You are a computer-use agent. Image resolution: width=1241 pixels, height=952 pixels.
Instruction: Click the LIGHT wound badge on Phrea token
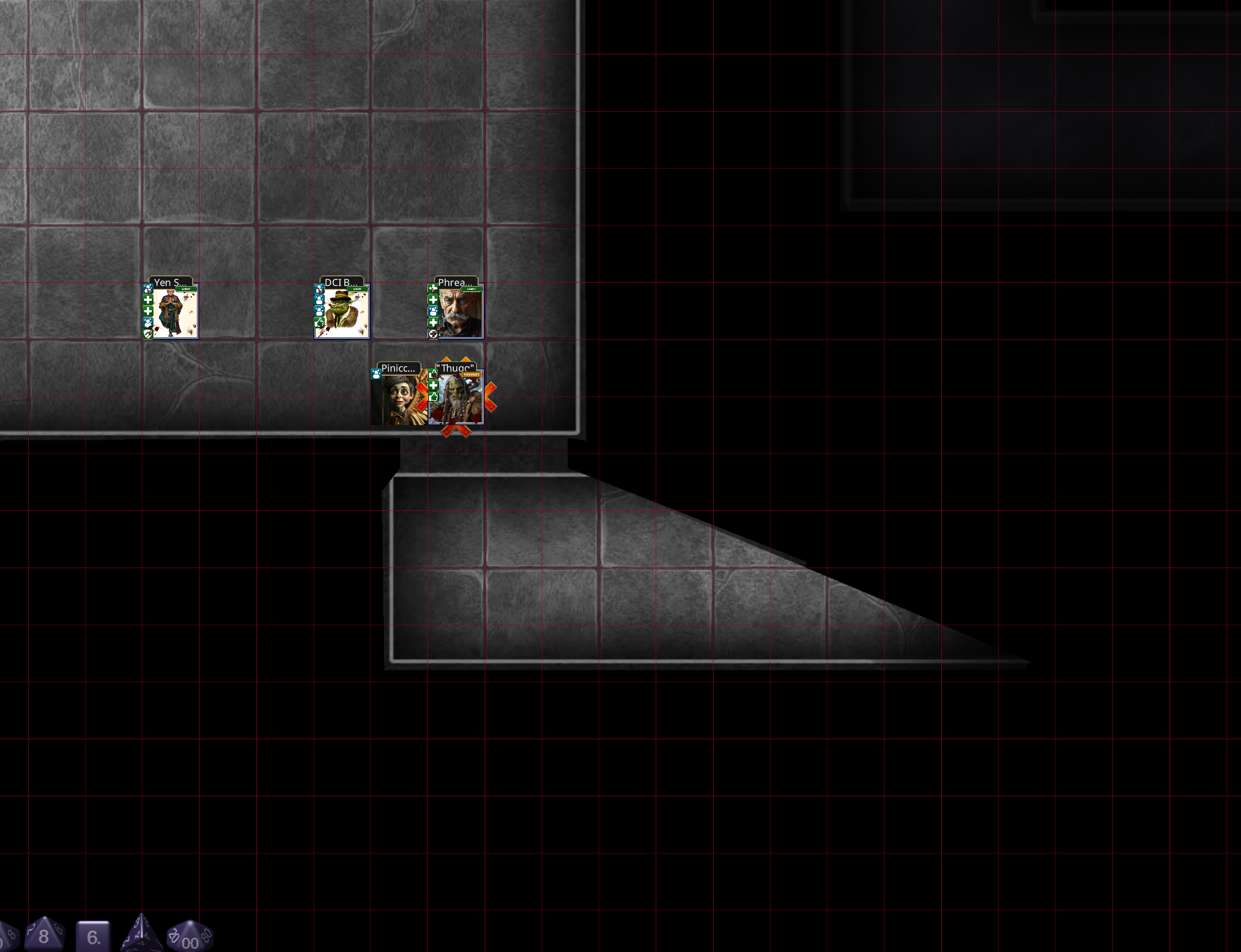(472, 288)
